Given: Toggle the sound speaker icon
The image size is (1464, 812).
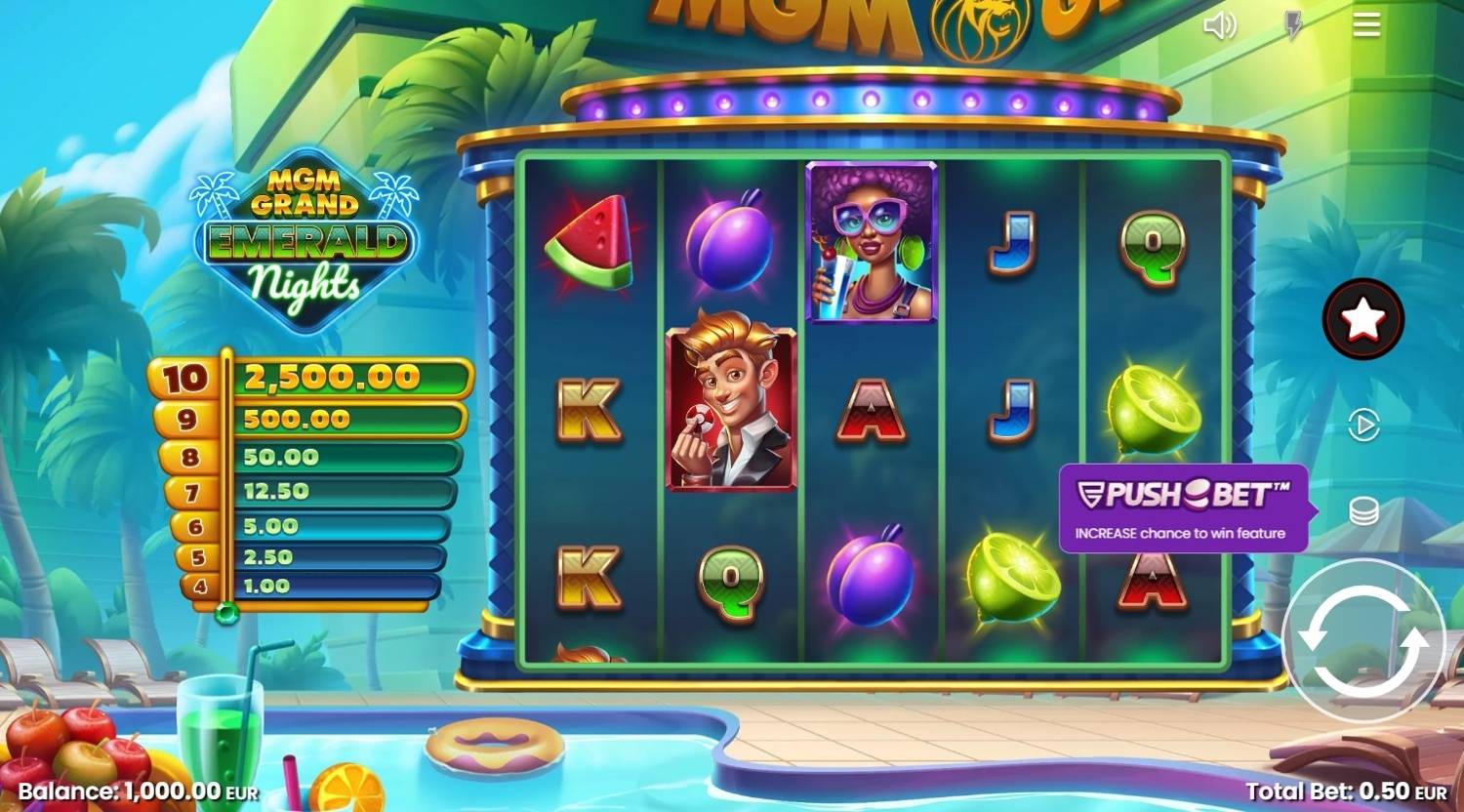Looking at the screenshot, I should (x=1220, y=25).
